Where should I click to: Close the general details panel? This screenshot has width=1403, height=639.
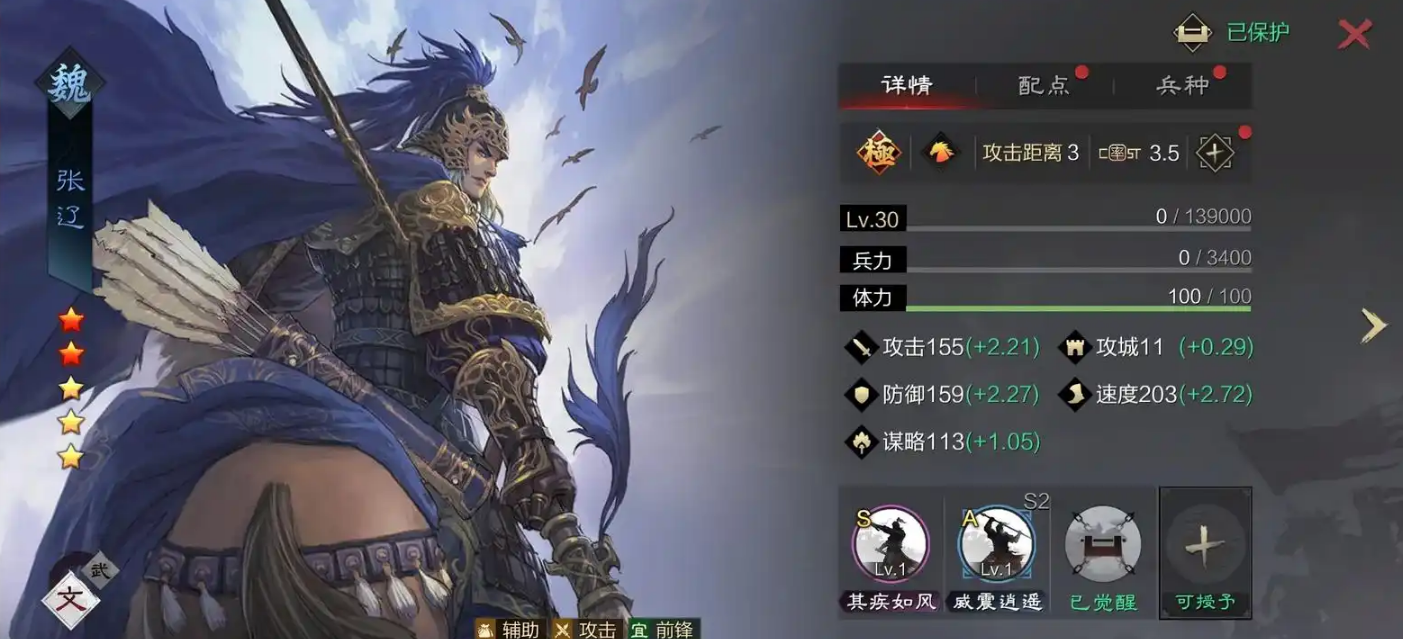[1354, 34]
